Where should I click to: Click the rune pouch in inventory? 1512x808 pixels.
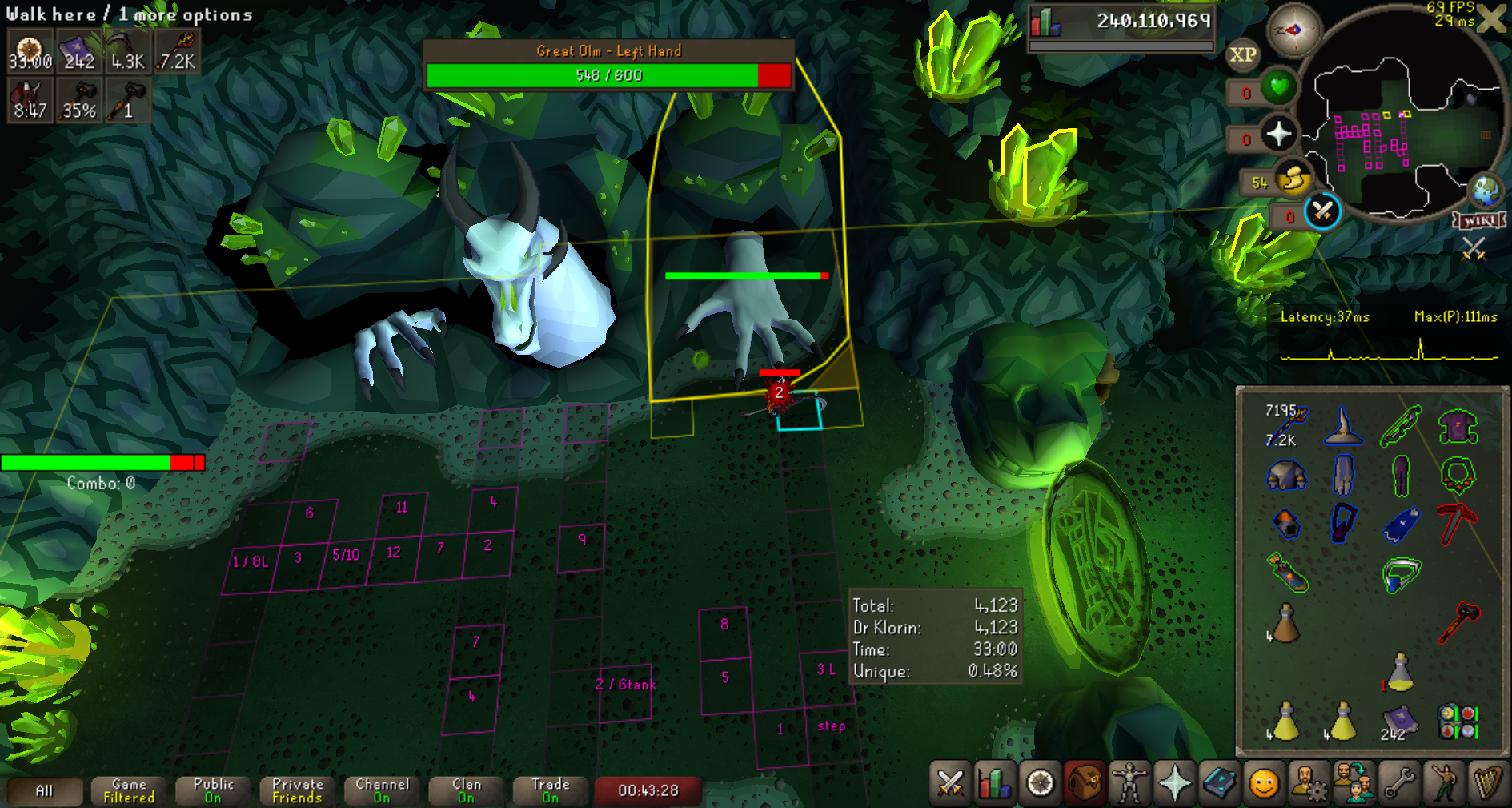point(1457,721)
